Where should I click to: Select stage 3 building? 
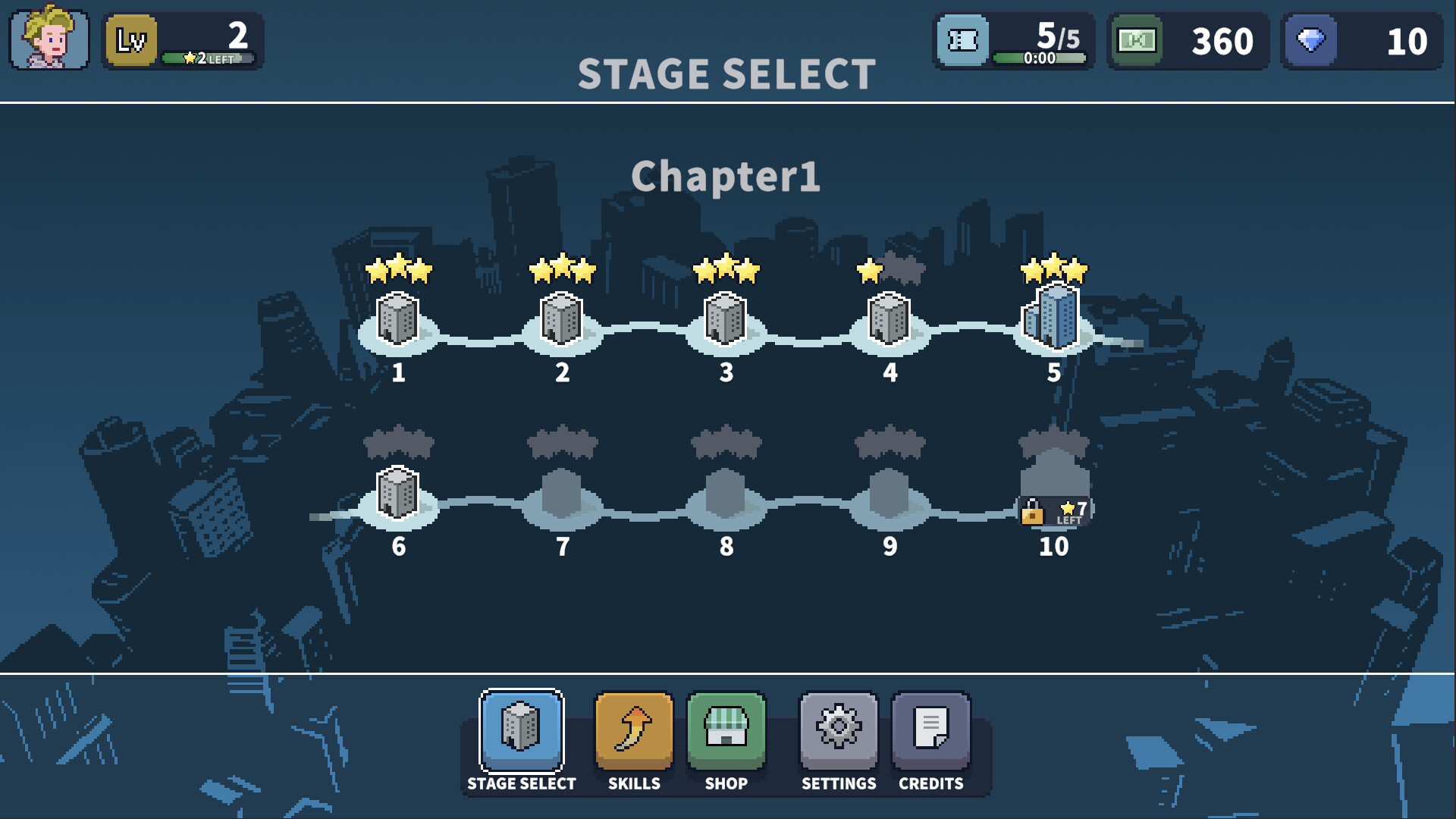pos(726,320)
